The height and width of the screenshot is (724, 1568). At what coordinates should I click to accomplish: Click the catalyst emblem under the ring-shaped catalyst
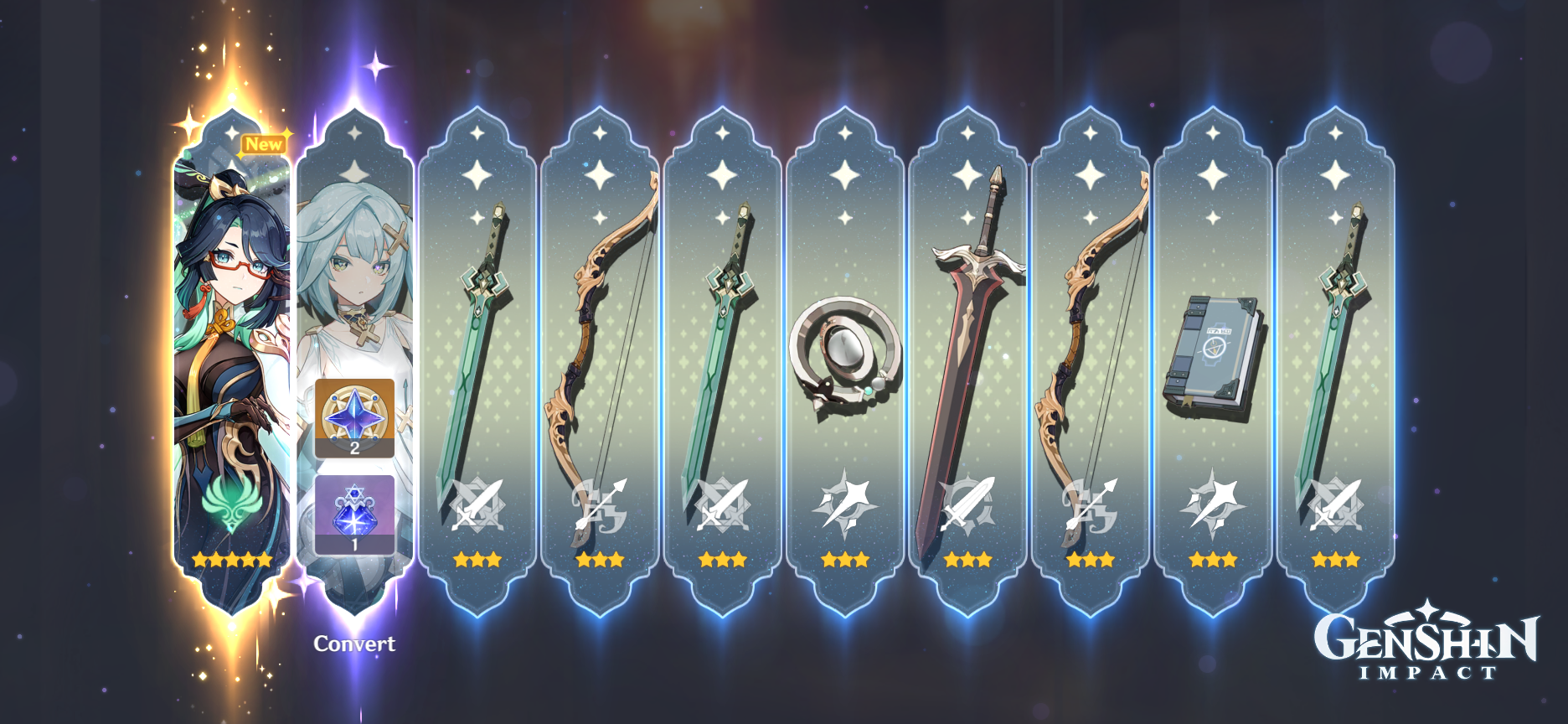(845, 503)
